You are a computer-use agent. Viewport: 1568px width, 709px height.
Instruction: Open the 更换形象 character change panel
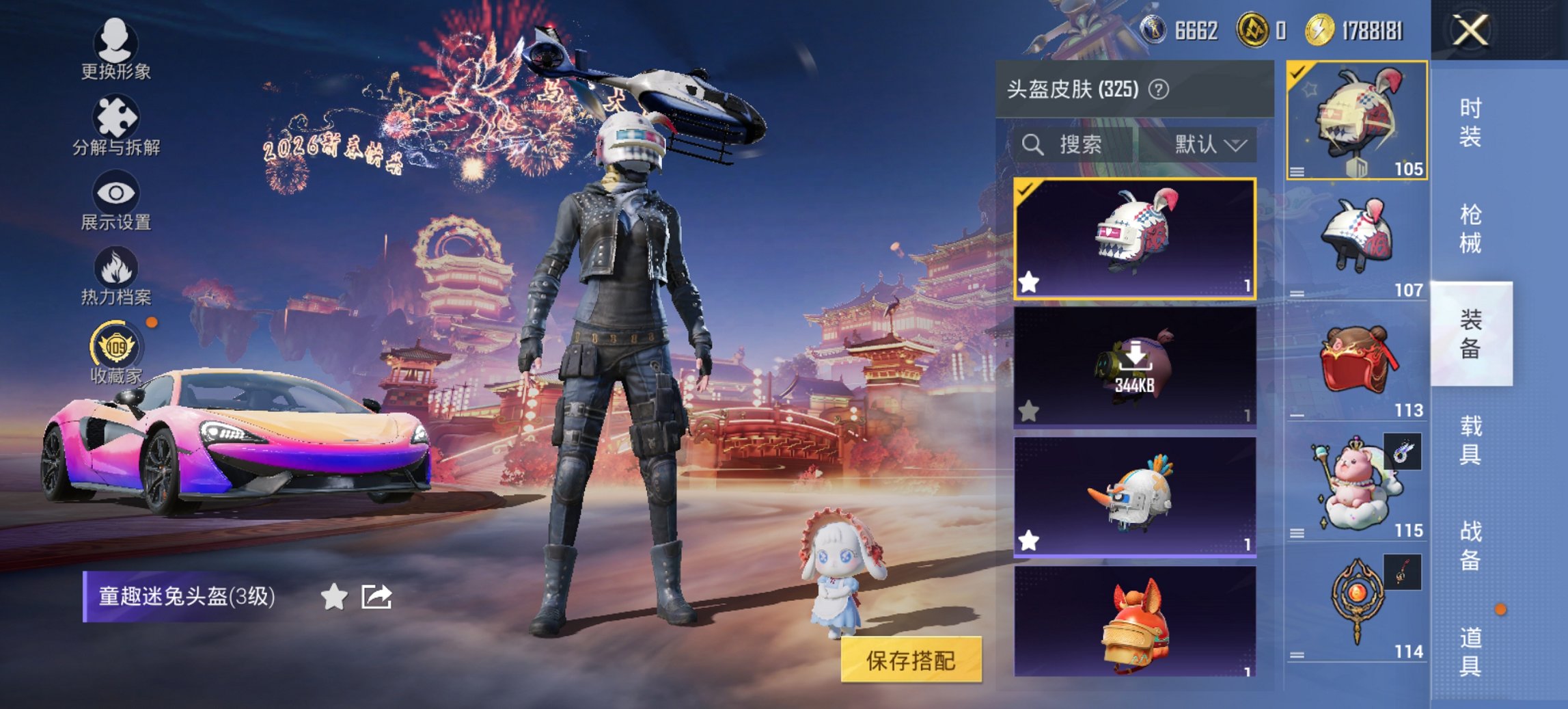pyautogui.click(x=116, y=48)
